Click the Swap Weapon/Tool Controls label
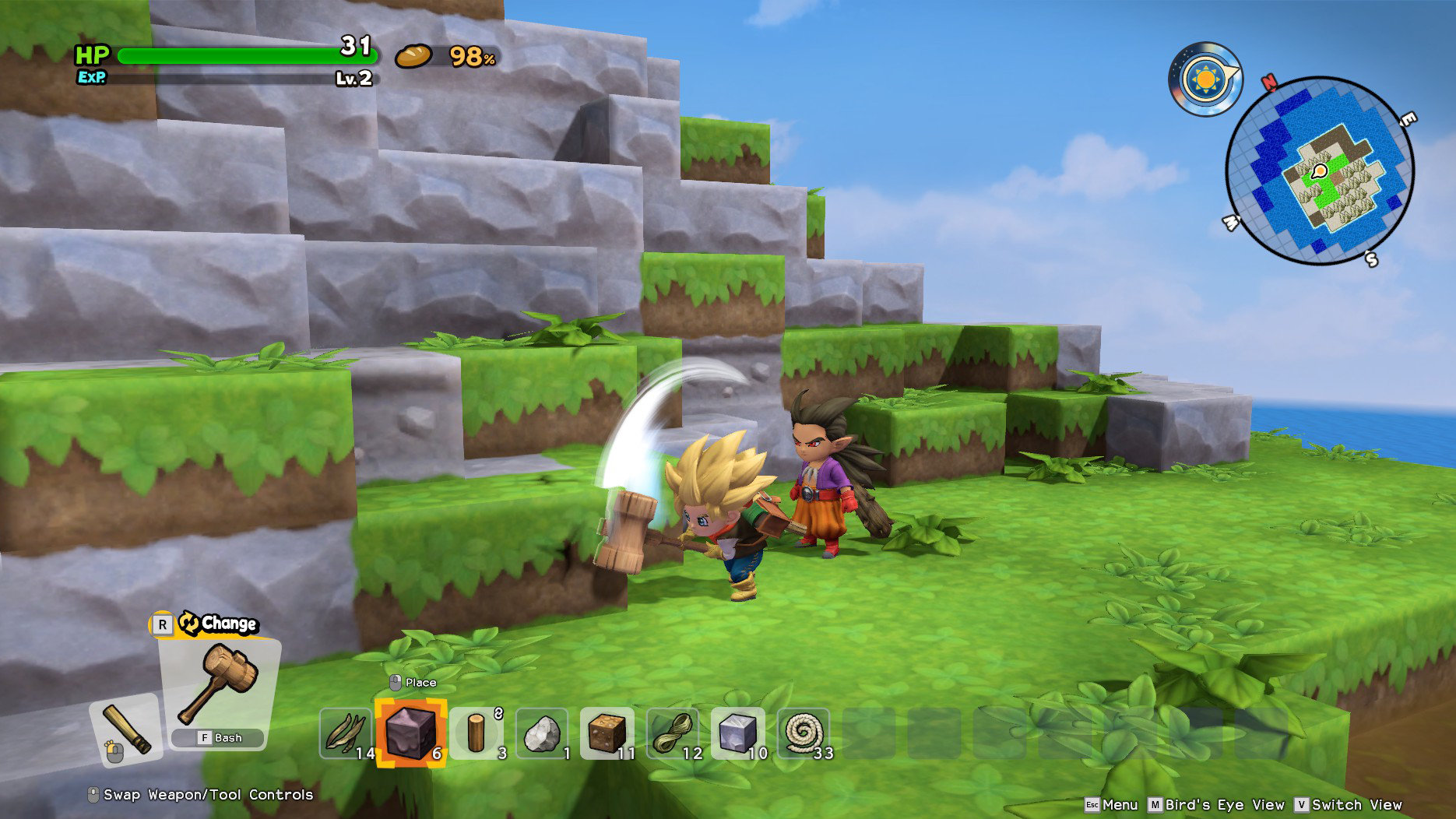The image size is (1456, 819). coord(201,795)
